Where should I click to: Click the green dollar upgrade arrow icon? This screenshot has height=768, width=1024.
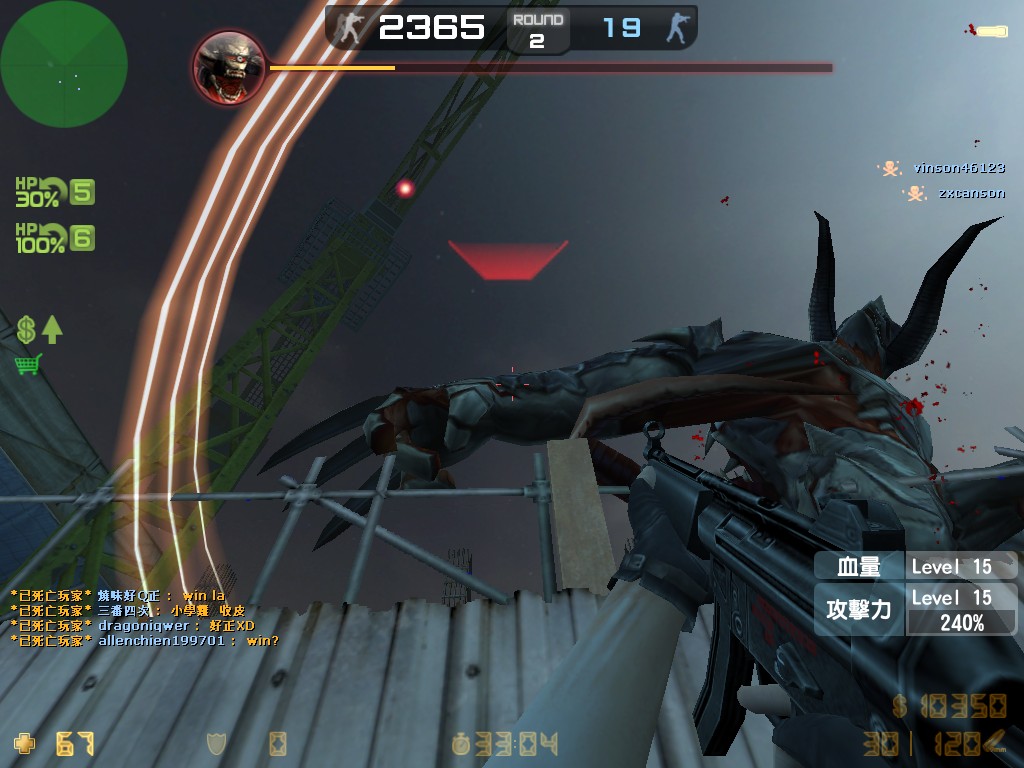coord(39,330)
